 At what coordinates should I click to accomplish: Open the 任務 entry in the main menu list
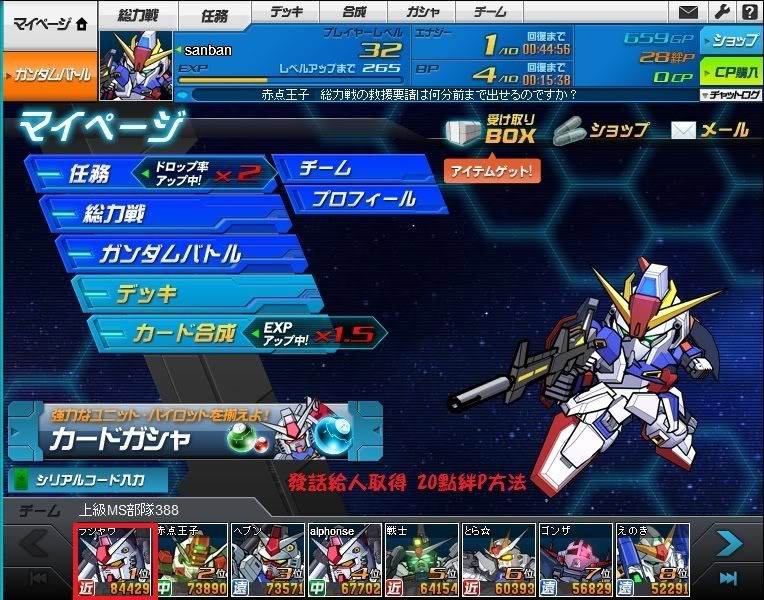(90, 174)
